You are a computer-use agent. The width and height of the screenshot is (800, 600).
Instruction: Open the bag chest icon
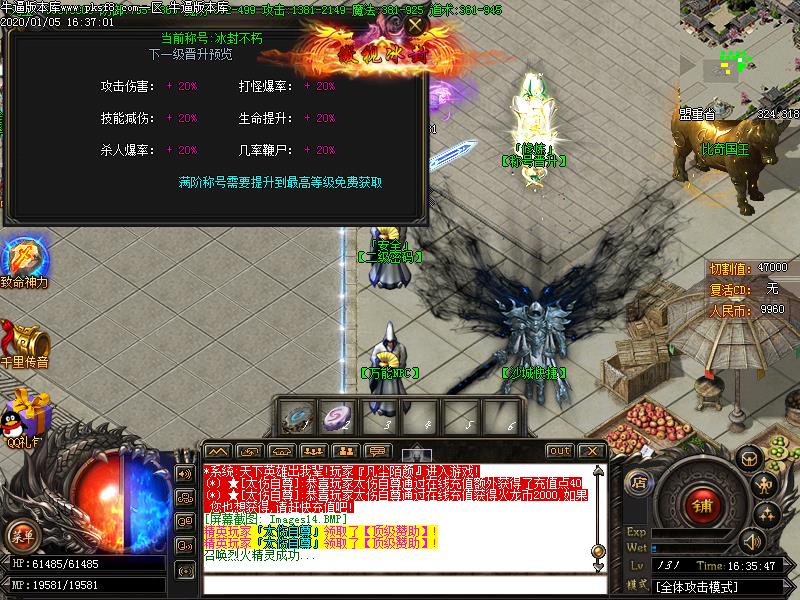click(x=749, y=458)
